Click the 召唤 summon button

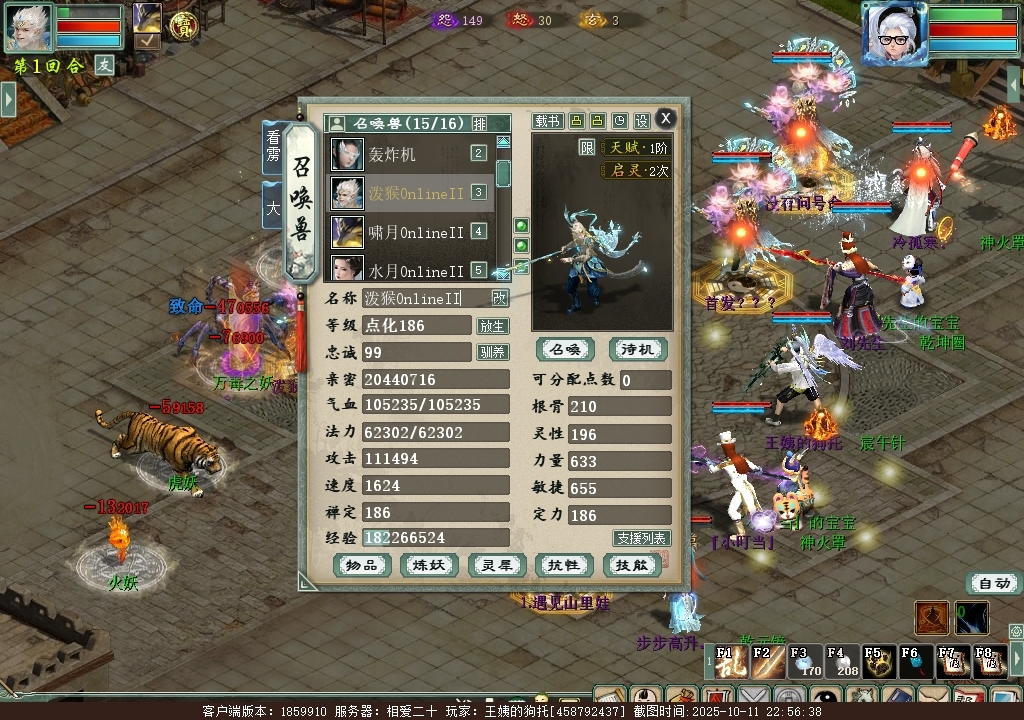coord(565,349)
